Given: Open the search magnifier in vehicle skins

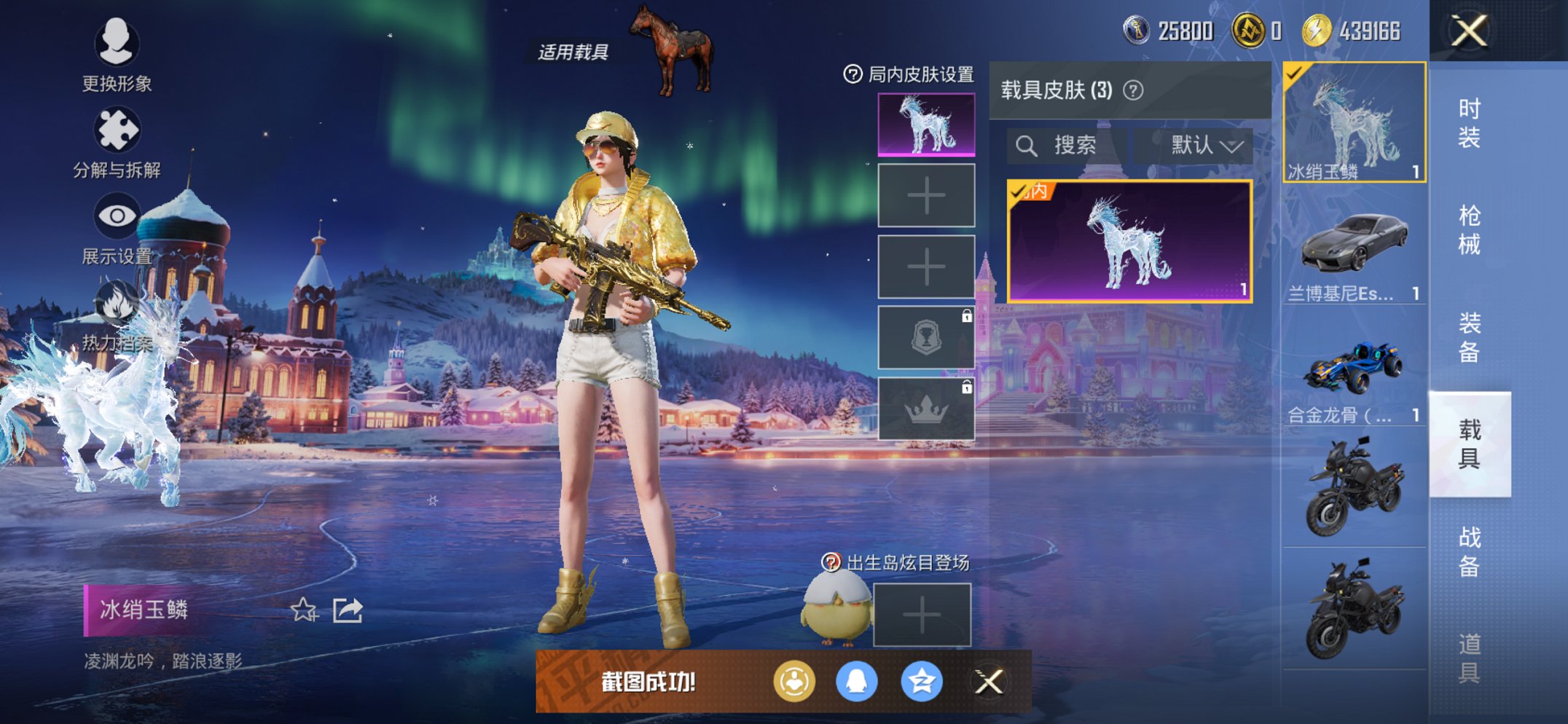Looking at the screenshot, I should coord(1029,145).
